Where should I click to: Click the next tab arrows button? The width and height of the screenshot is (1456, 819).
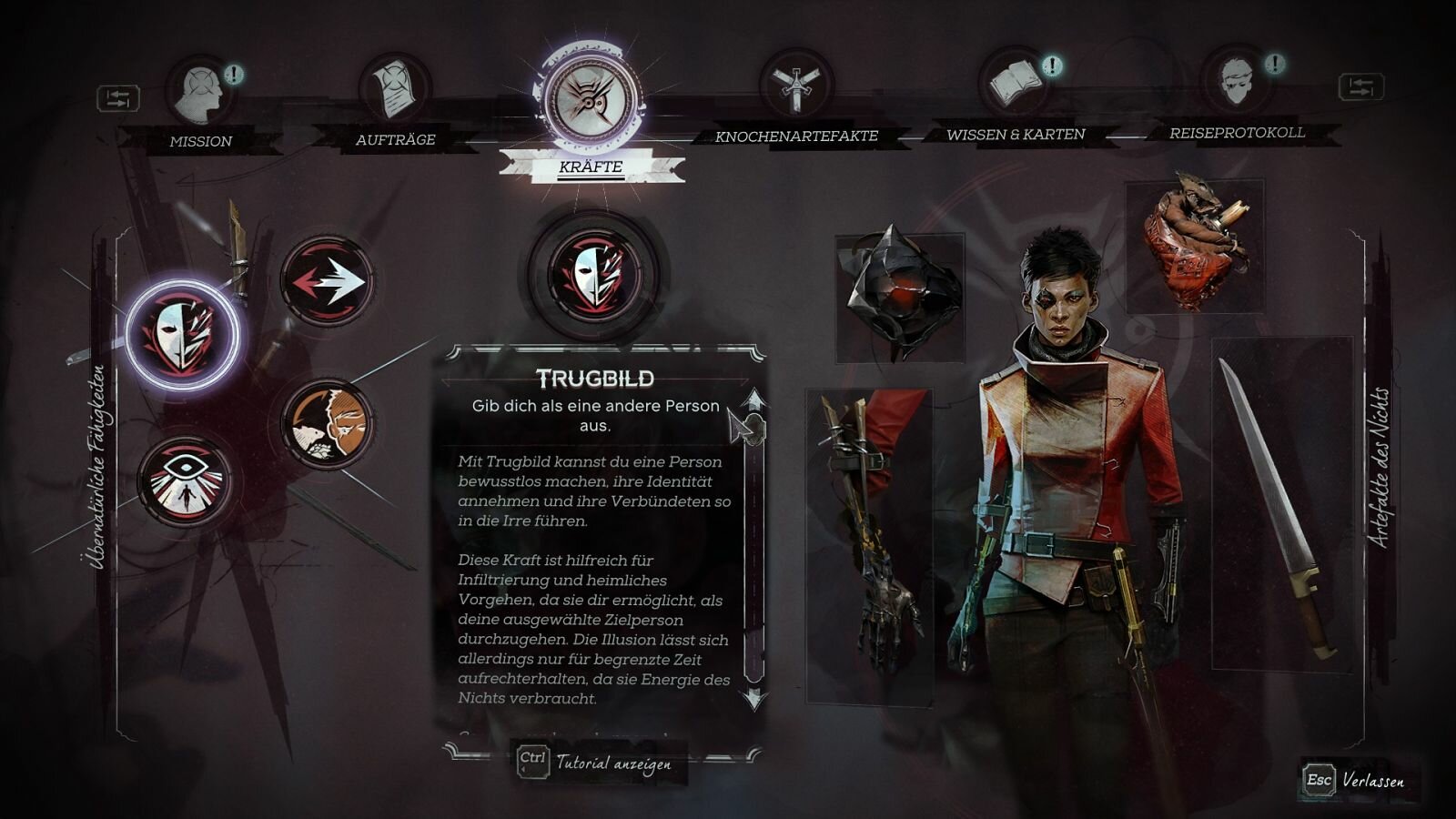coord(1360,87)
